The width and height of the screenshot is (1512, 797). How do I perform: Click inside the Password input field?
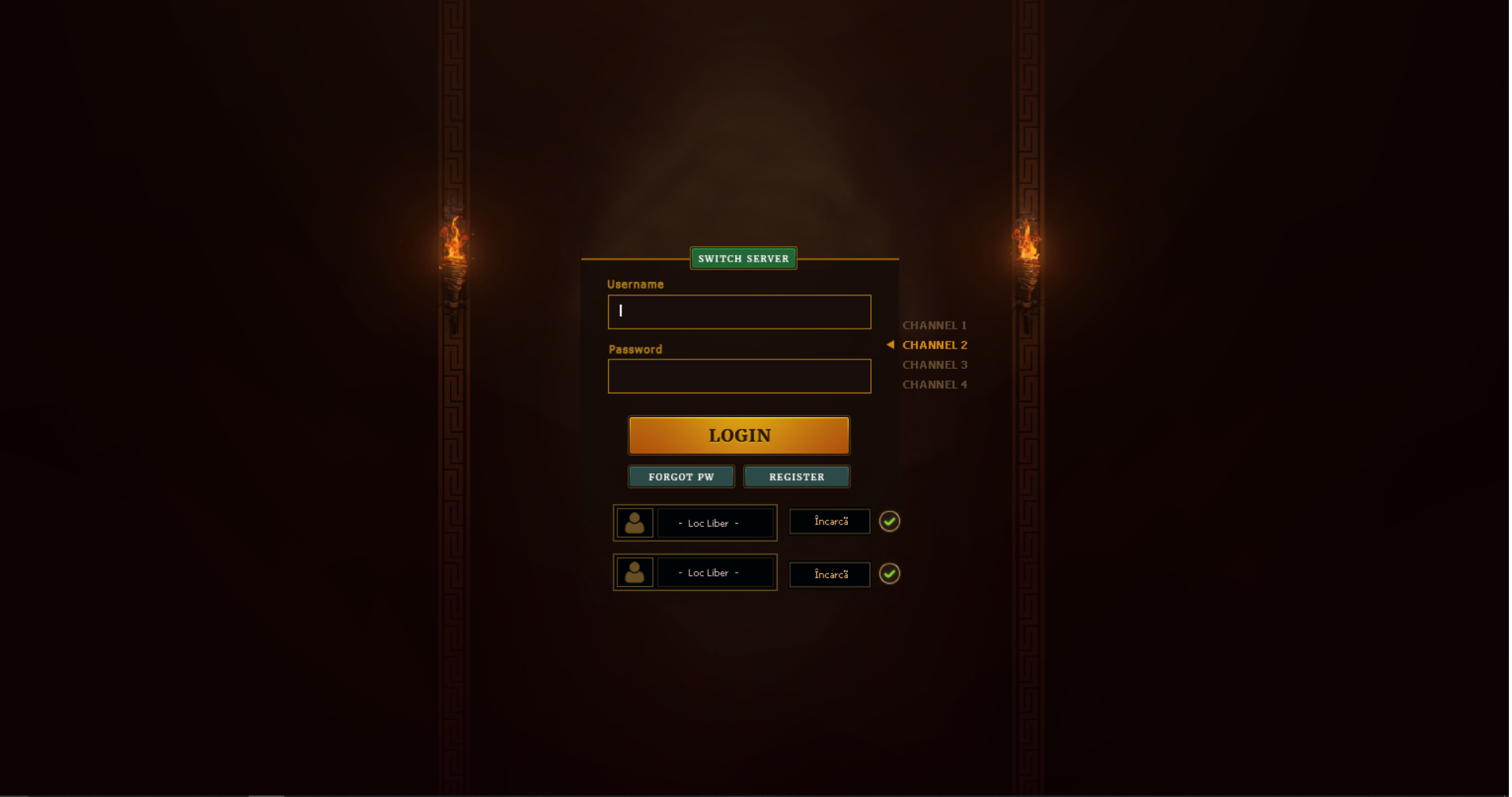(738, 376)
